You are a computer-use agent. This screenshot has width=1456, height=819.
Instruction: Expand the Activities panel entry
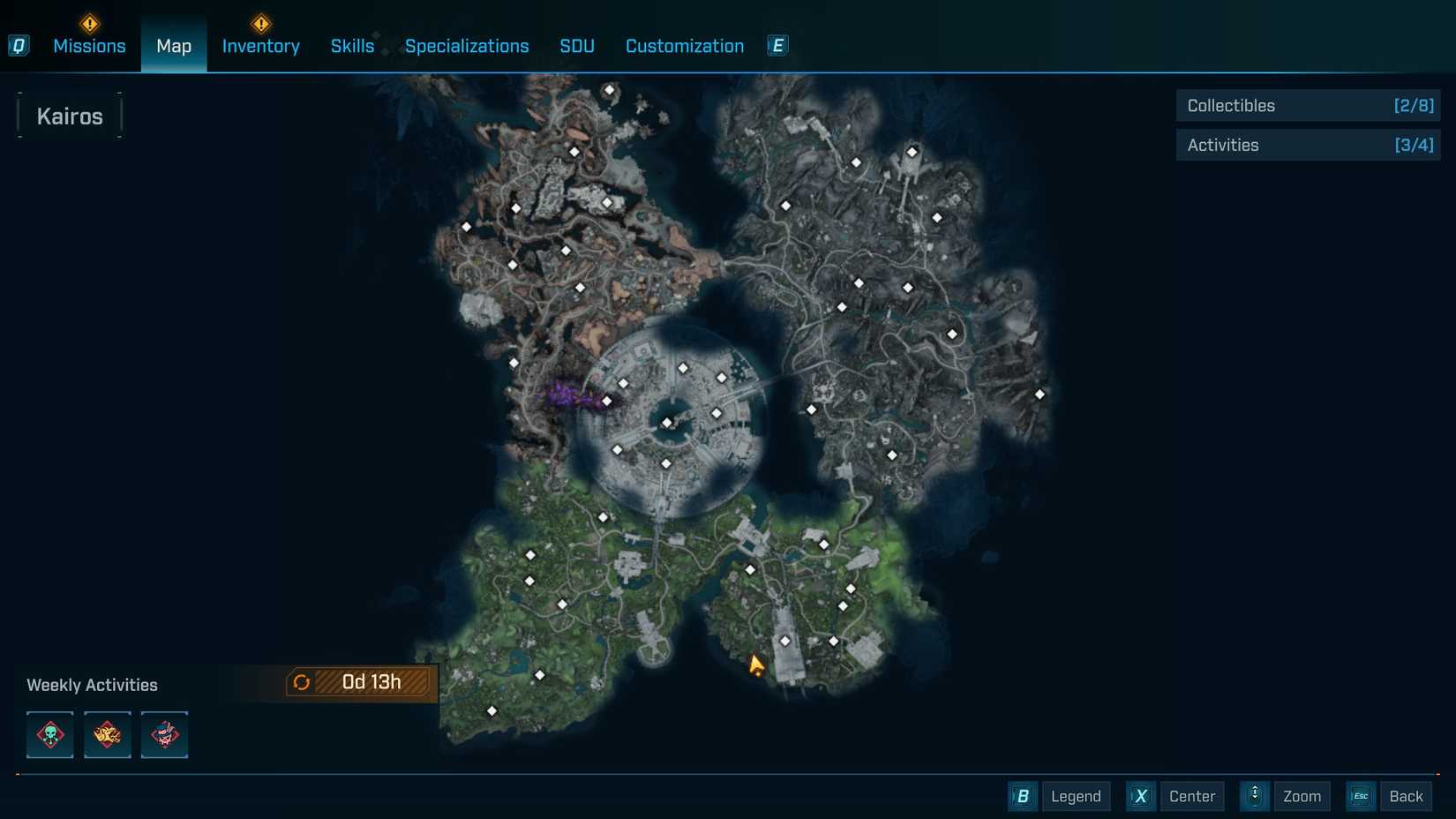tap(1307, 145)
